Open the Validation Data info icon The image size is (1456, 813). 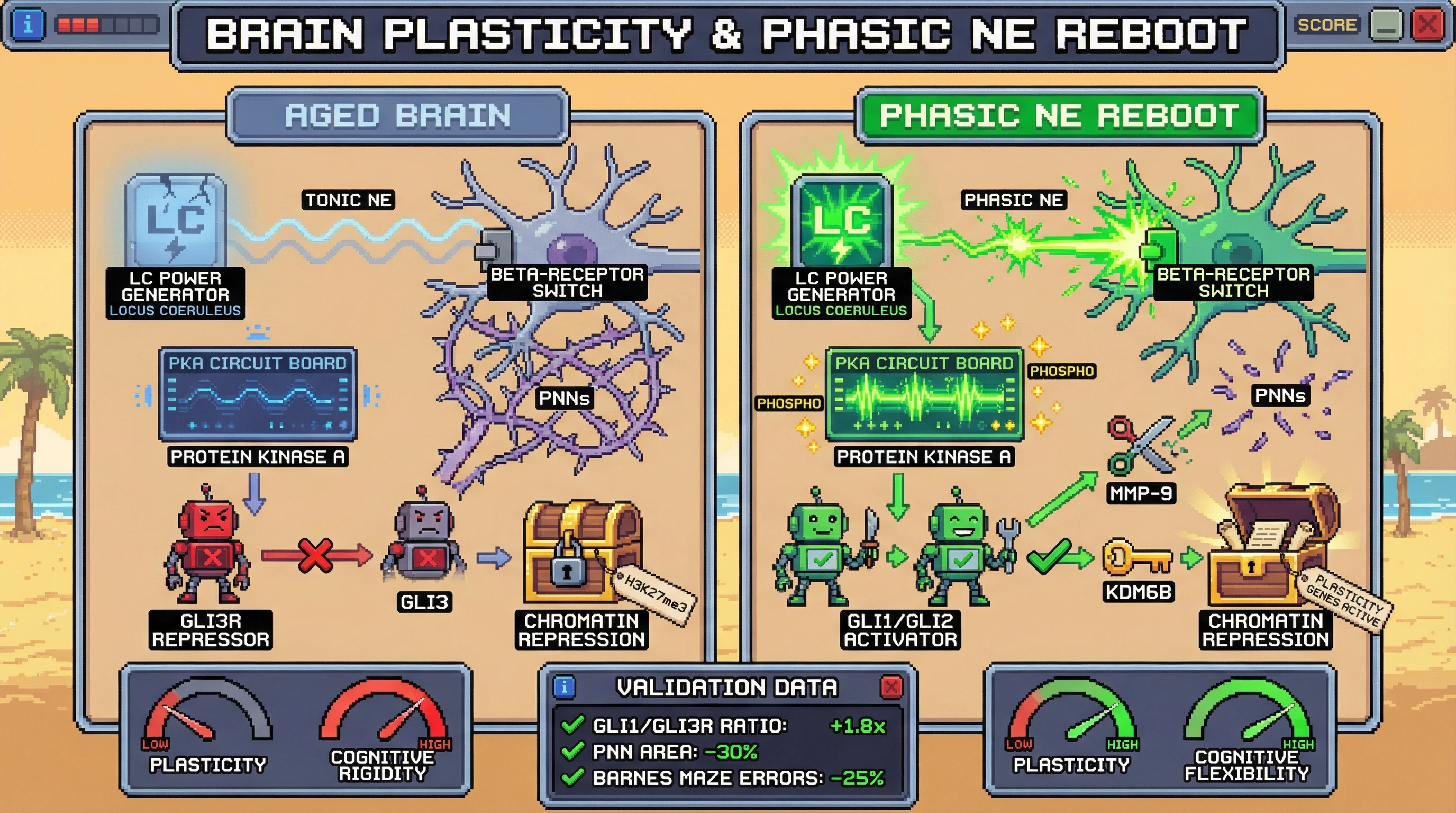coord(564,688)
